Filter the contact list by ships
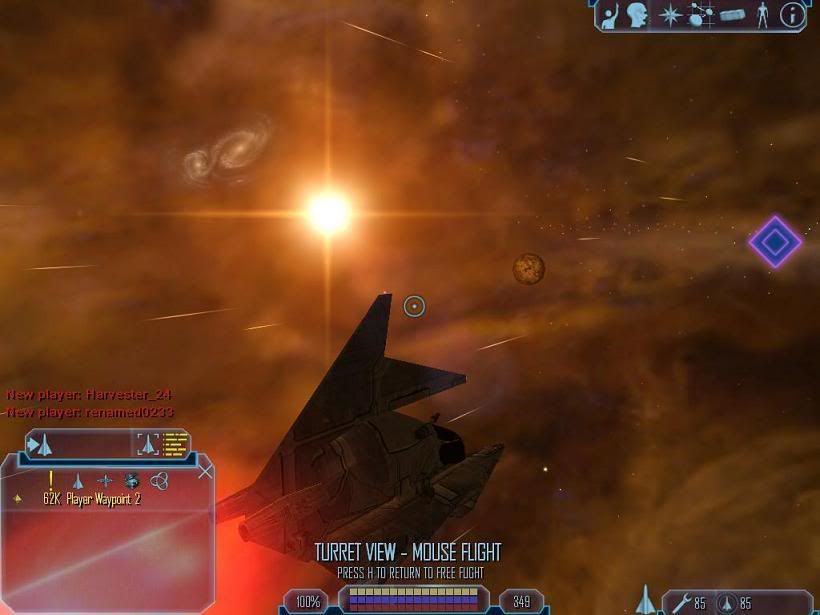 (x=78, y=481)
